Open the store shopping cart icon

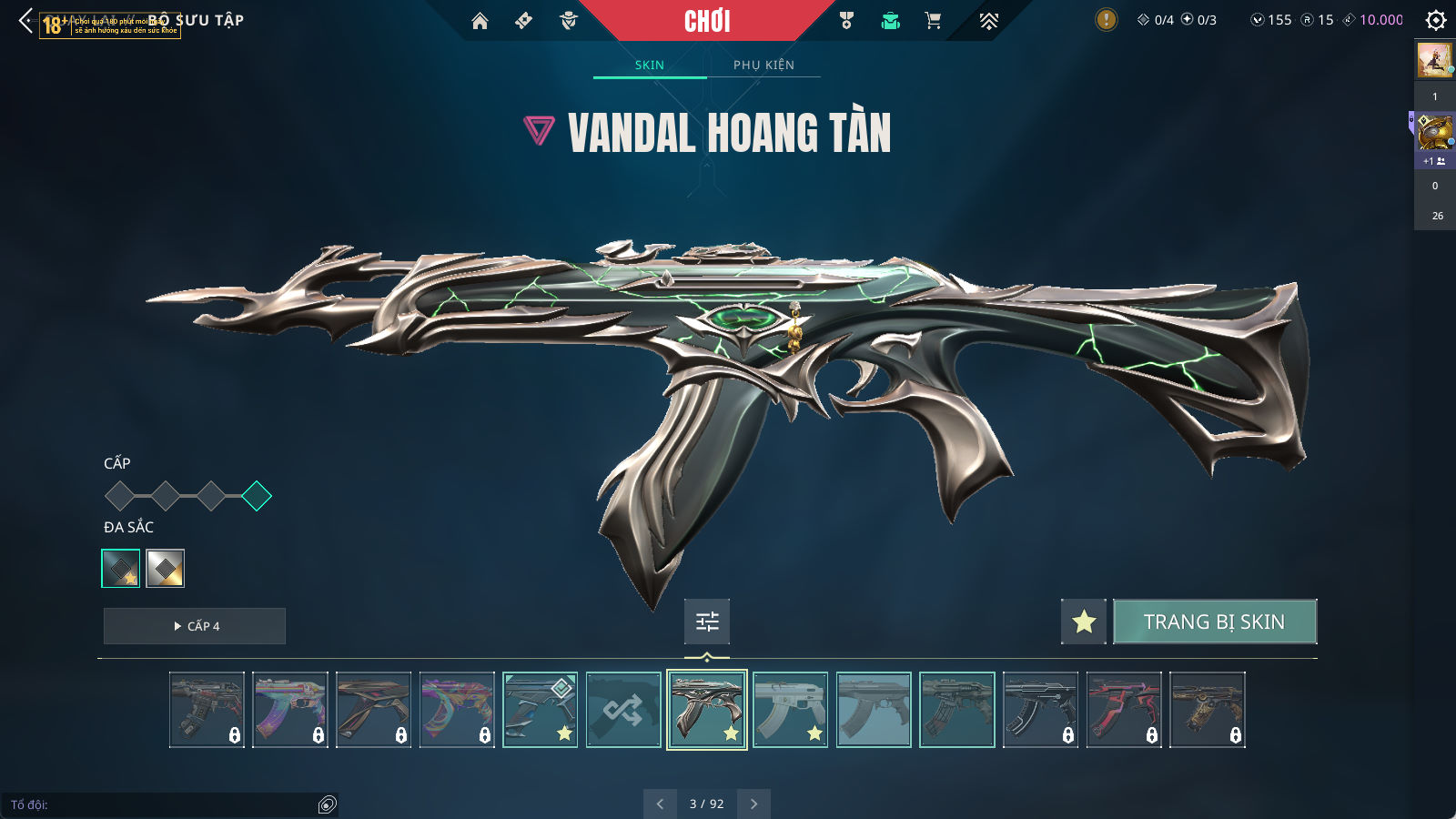pos(933,21)
